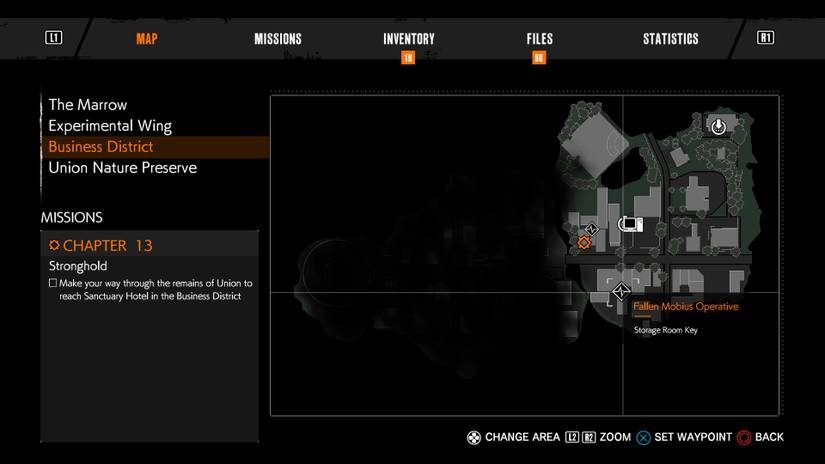
Task: Go to the Files tab
Action: (539, 39)
